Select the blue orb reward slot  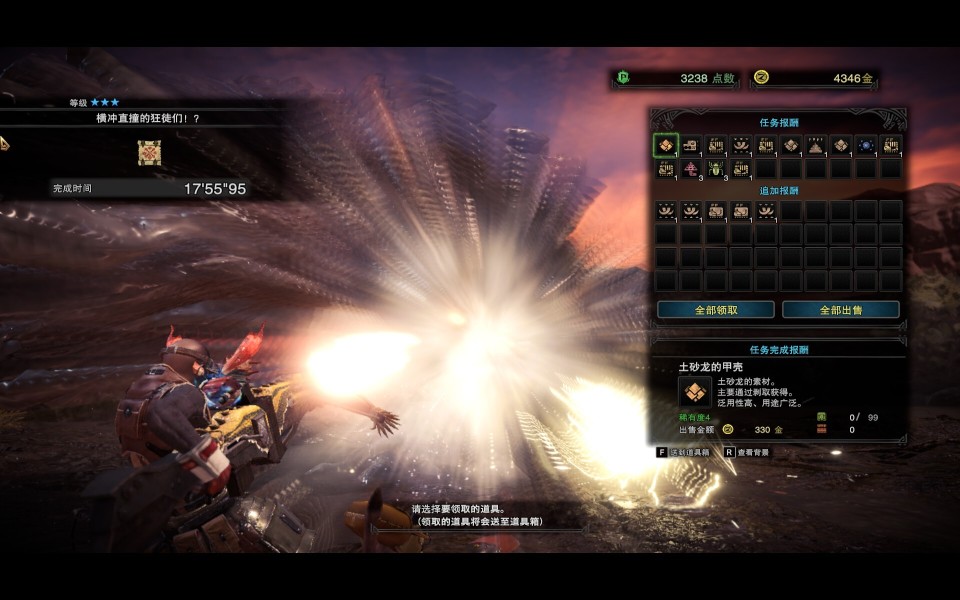coord(866,146)
